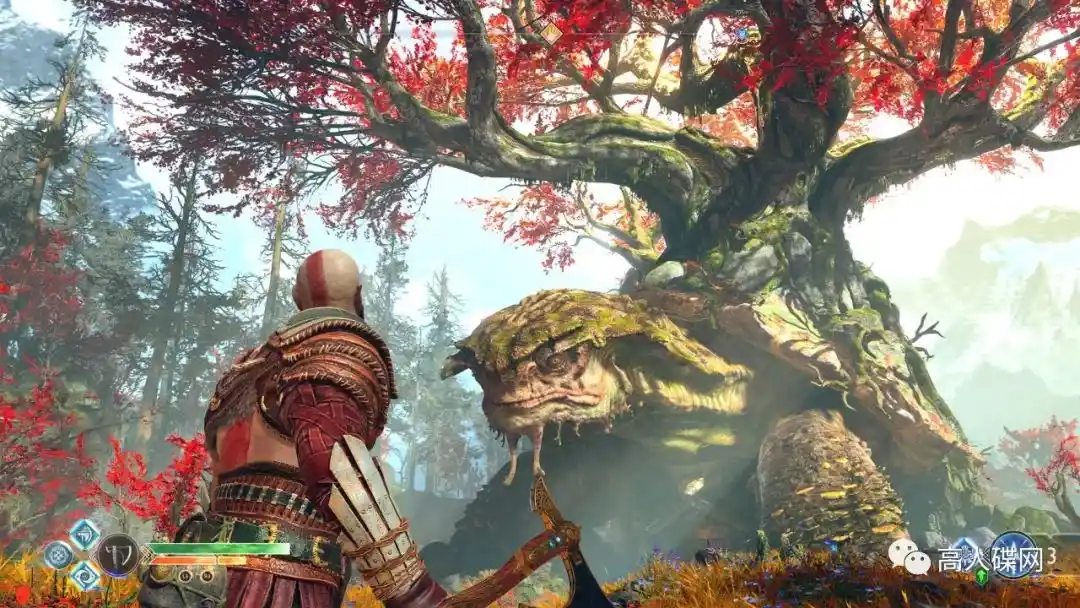1080x608 pixels.
Task: Select the golden diamond compass marker
Action: click(551, 33)
